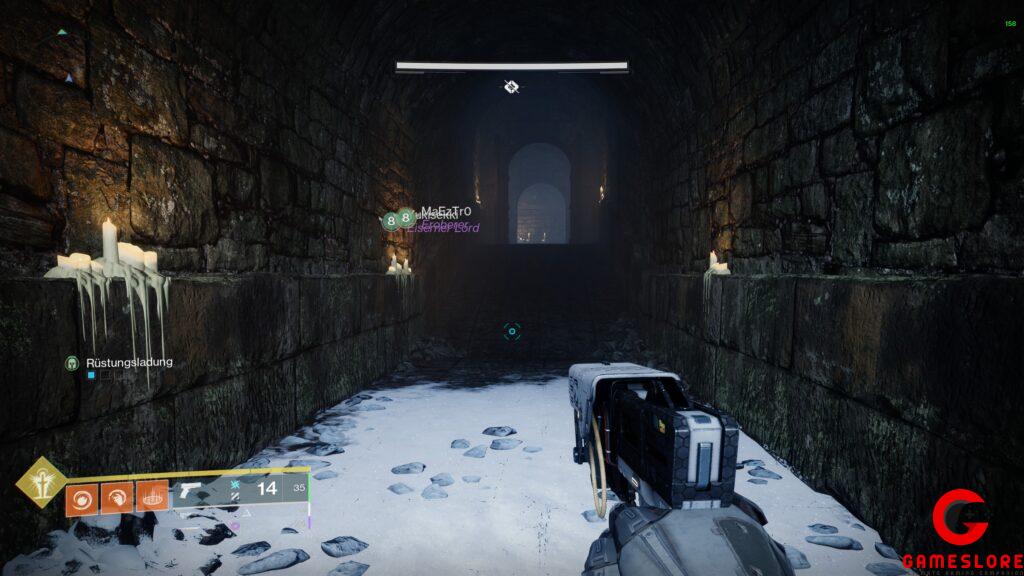
Task: Select the MaEaTr0 player nameplate
Action: tap(445, 212)
